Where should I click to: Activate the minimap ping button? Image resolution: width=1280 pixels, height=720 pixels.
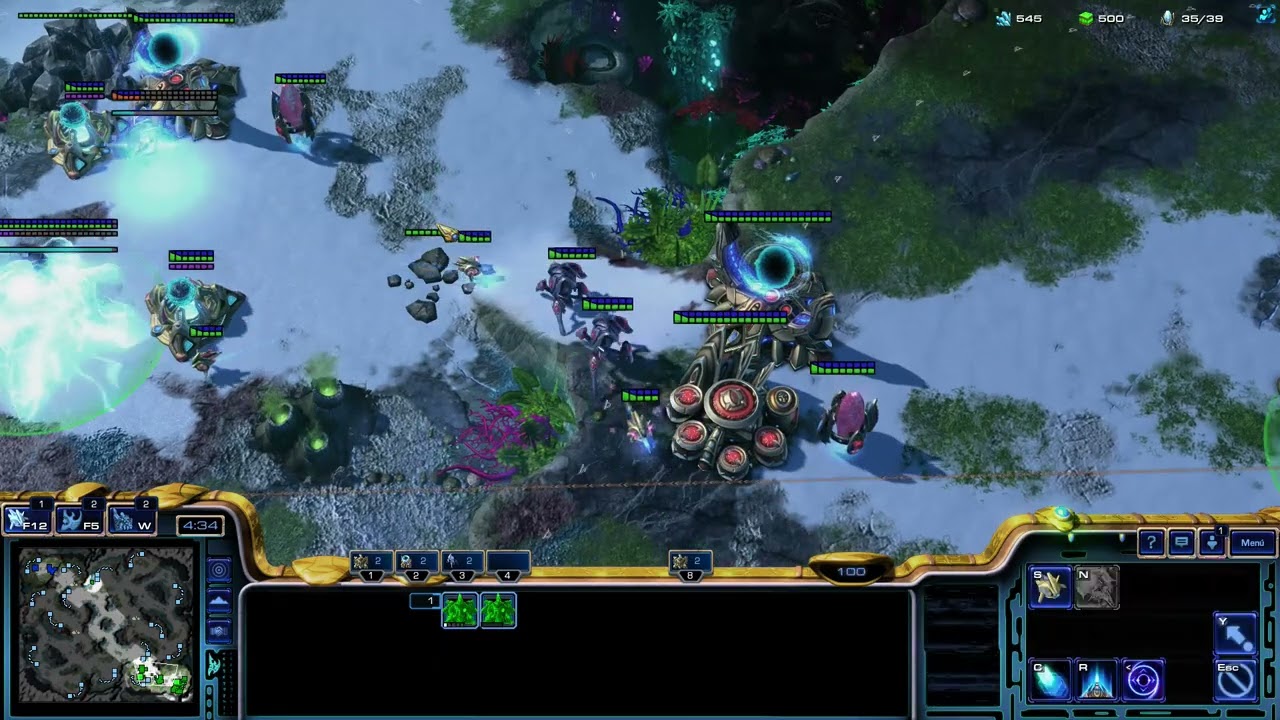[x=219, y=570]
